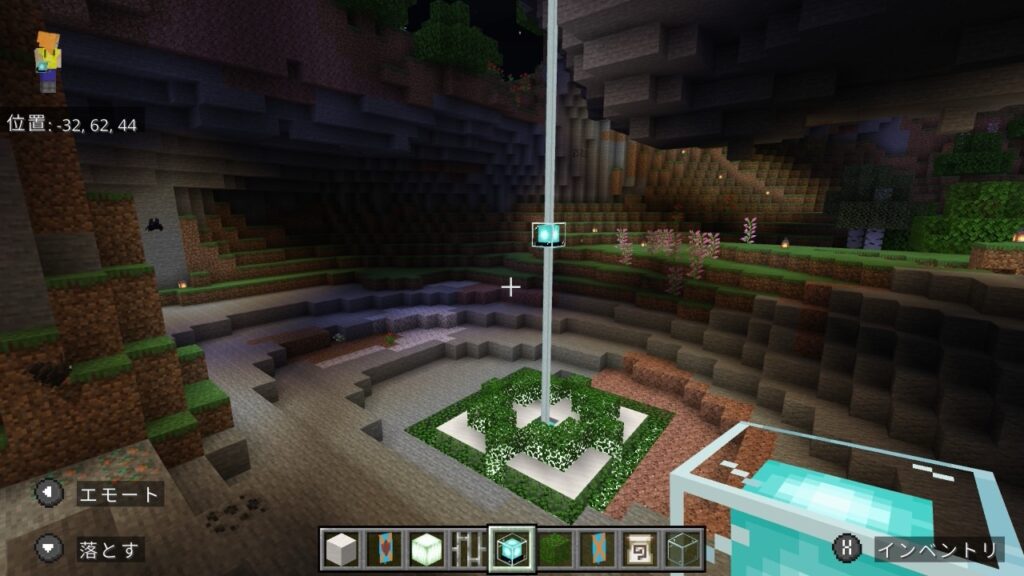Choose the banner with the red heart
Image resolution: width=1024 pixels, height=576 pixels.
(383, 548)
